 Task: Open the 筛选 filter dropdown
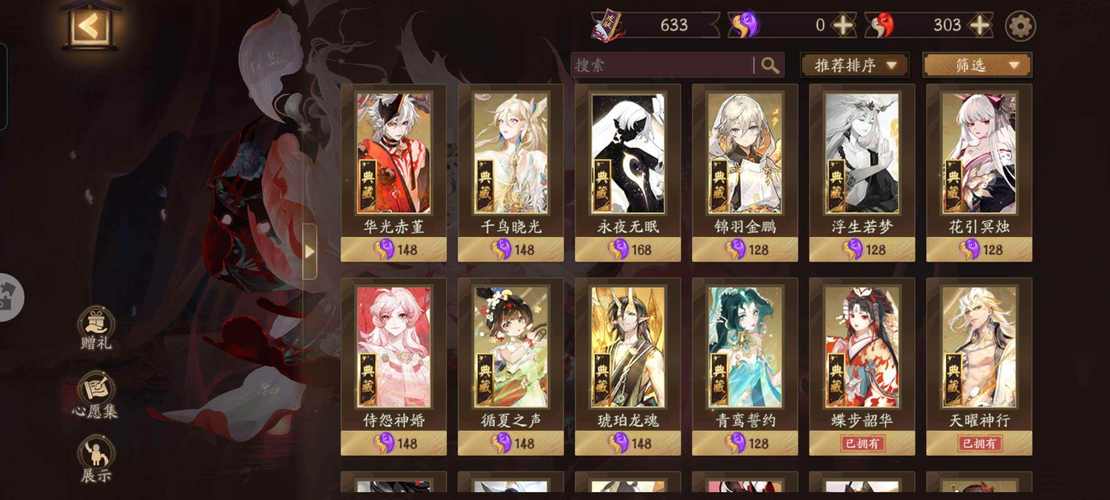coord(977,65)
